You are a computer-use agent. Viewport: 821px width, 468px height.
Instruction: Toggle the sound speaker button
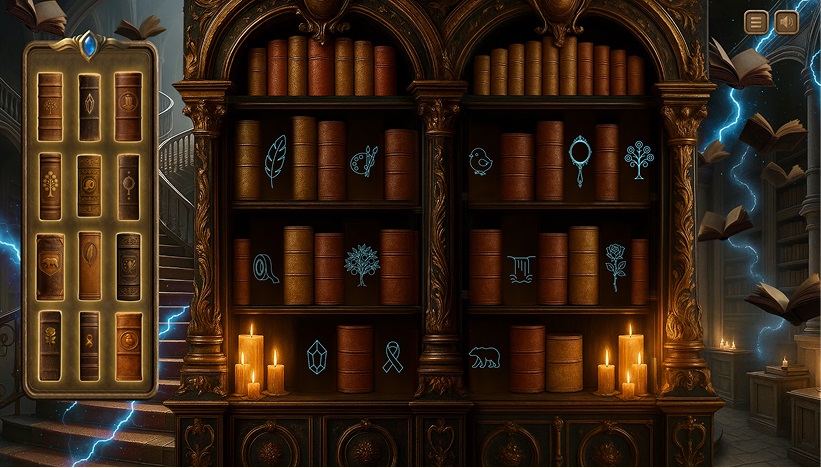click(x=787, y=22)
